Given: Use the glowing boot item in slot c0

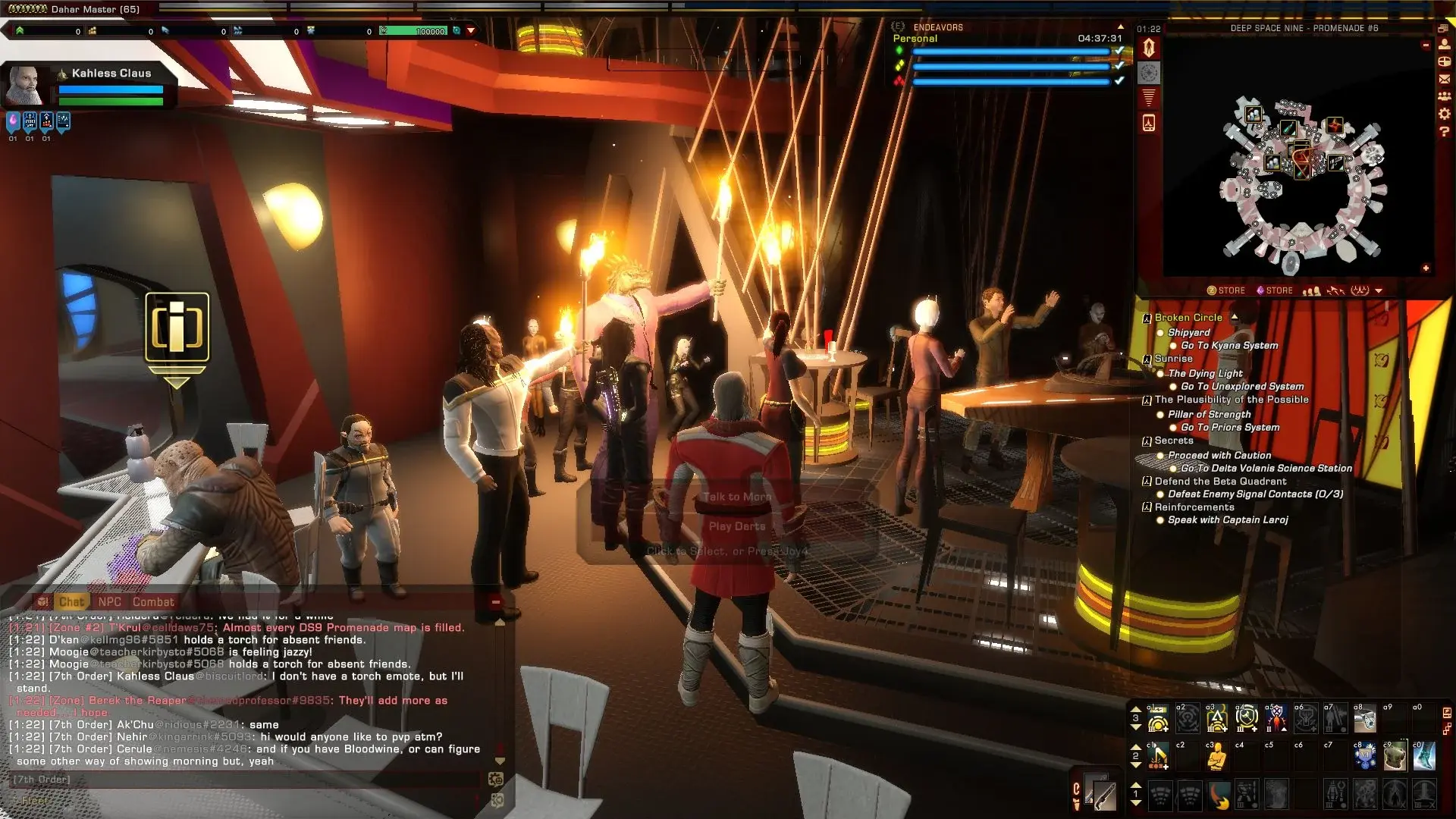Looking at the screenshot, I should [1423, 756].
